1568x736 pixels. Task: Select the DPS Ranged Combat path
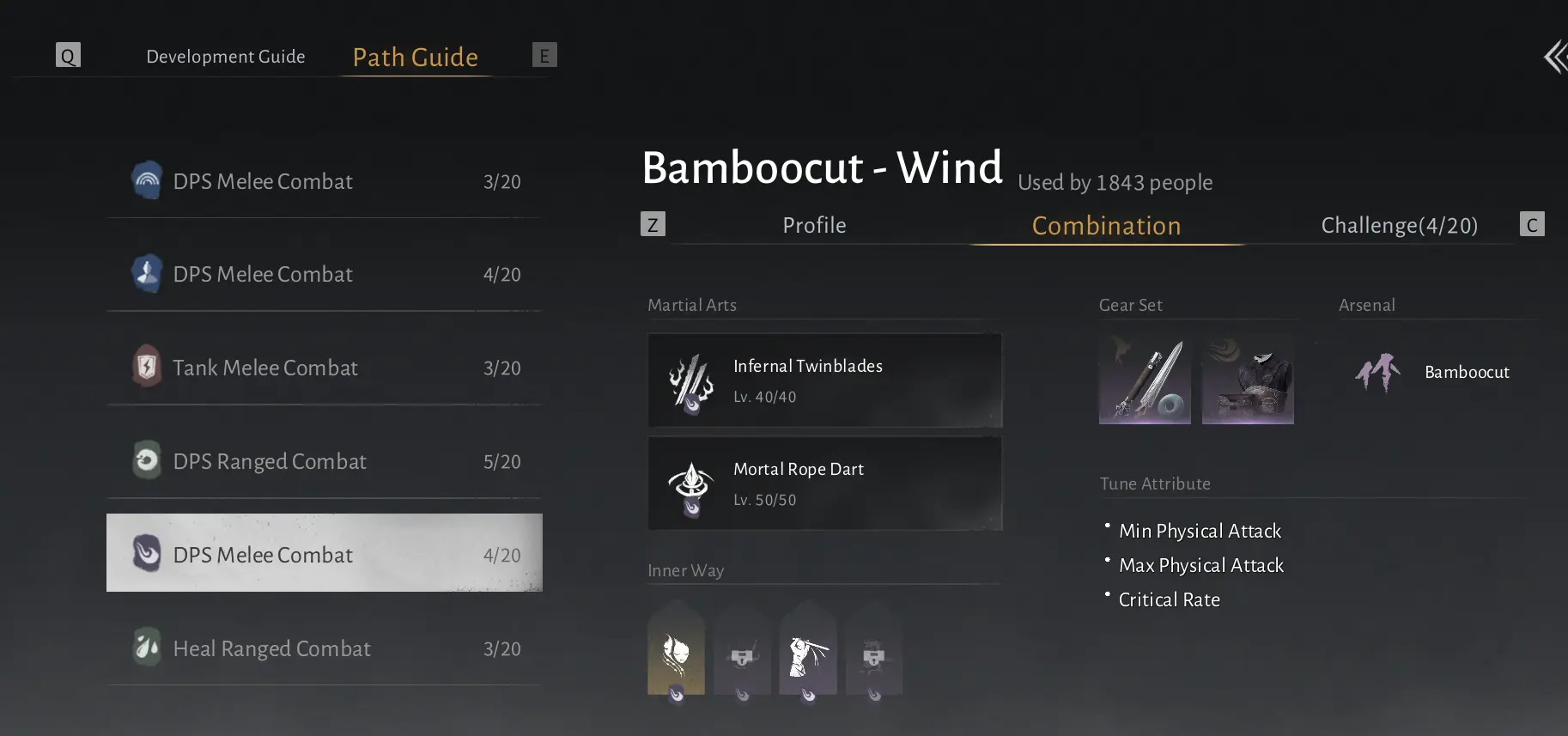(x=324, y=461)
